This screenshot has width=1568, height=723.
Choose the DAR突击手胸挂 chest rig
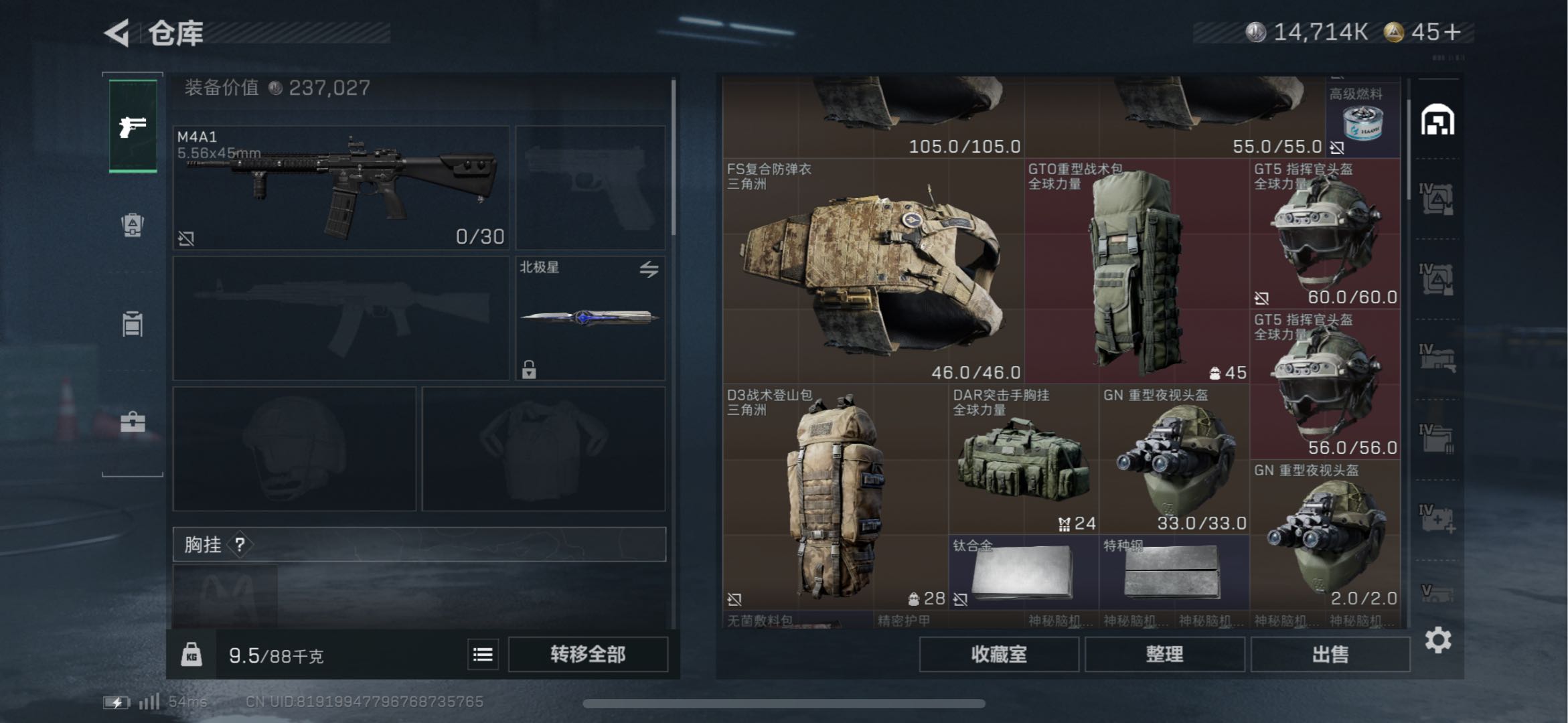[x=1022, y=459]
